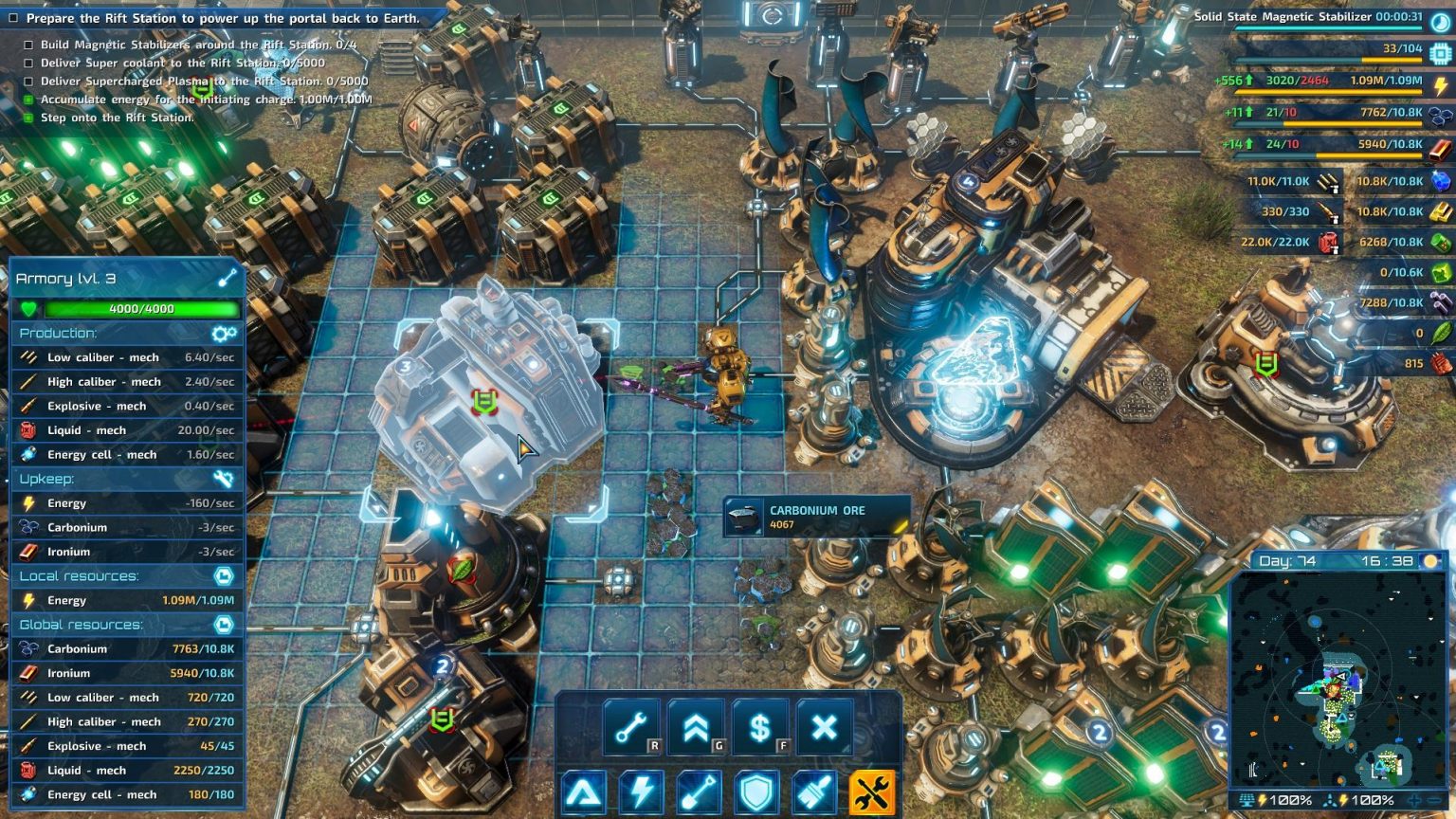Click the Sell dollar icon
The height and width of the screenshot is (819, 1456).
(758, 726)
